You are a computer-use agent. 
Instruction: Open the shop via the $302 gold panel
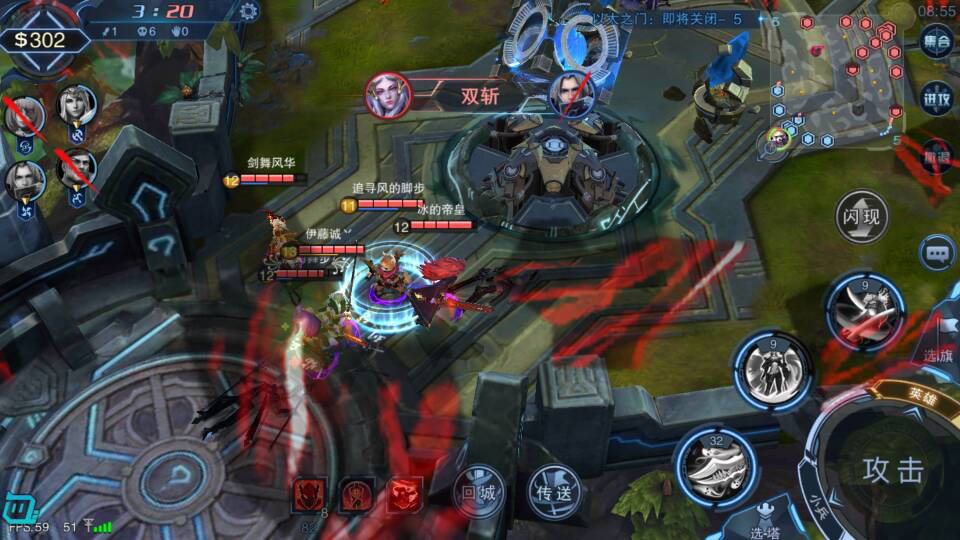point(40,40)
